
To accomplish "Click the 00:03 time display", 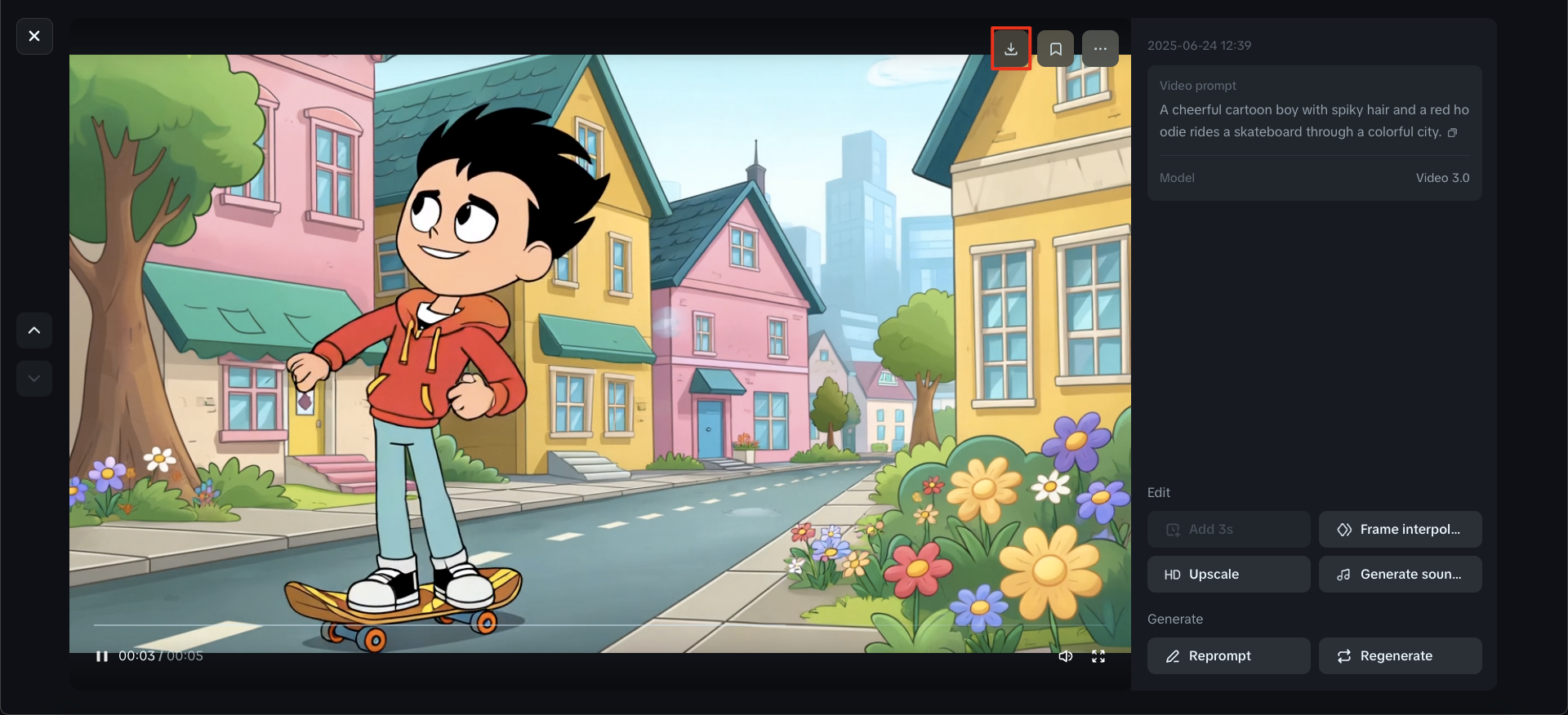I will click(136, 655).
